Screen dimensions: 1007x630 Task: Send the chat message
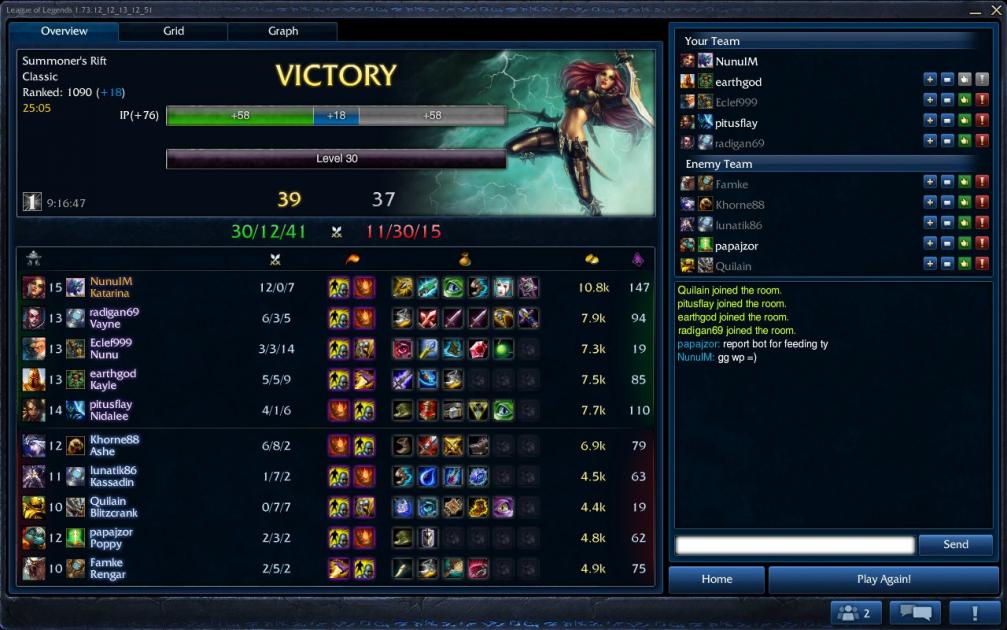coord(955,545)
